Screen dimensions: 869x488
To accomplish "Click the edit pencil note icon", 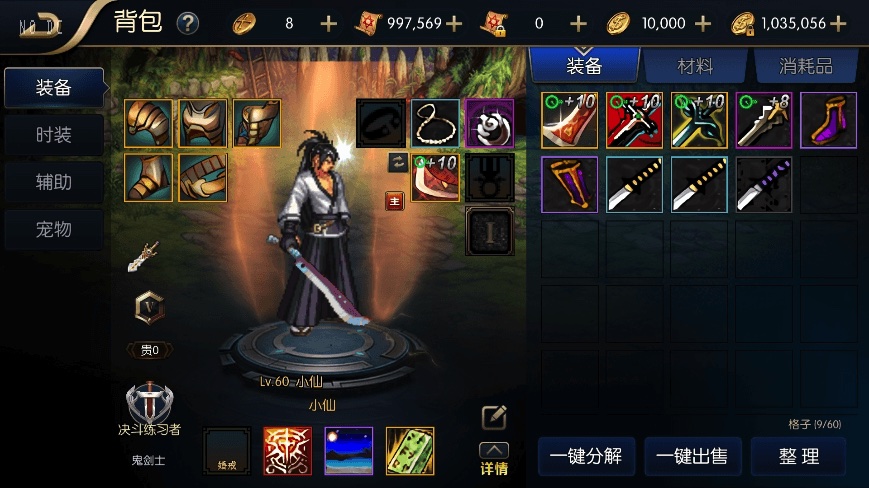I will [494, 417].
